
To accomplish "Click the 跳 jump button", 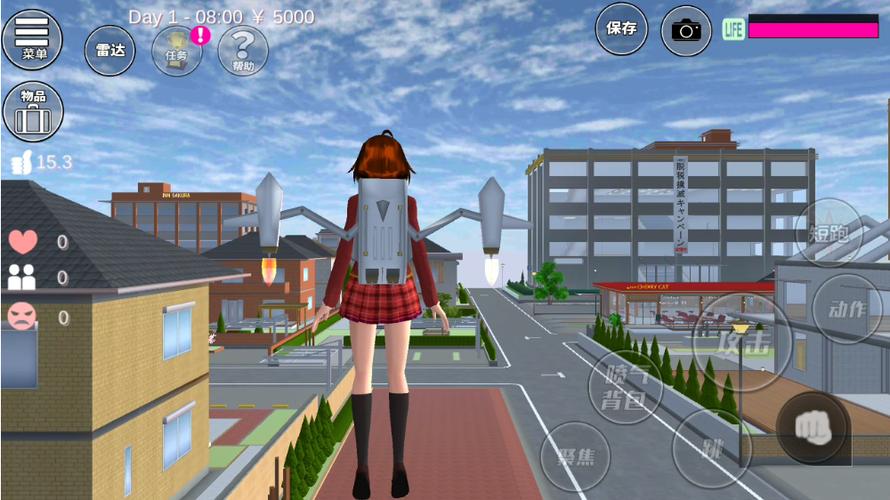I will [x=711, y=447].
